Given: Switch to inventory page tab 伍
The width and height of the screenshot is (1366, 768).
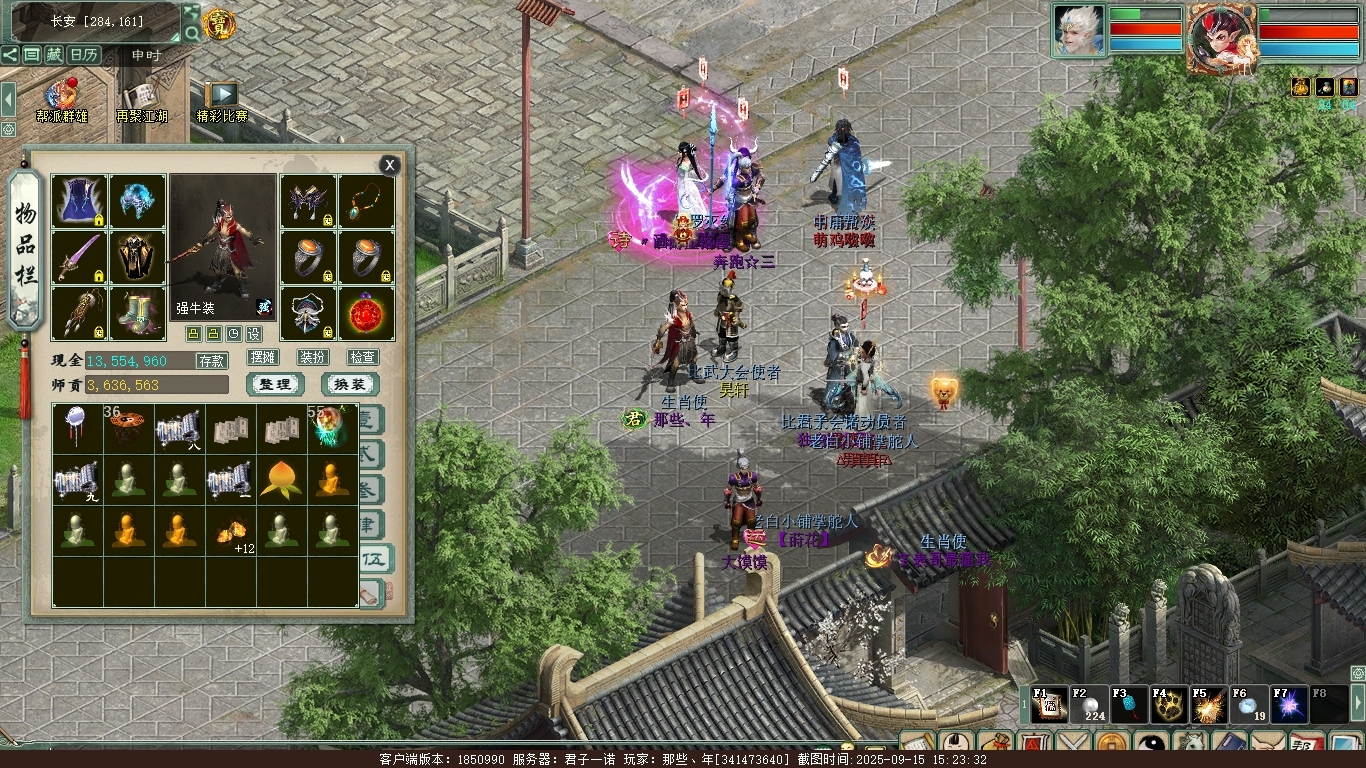Looking at the screenshot, I should coord(371,558).
